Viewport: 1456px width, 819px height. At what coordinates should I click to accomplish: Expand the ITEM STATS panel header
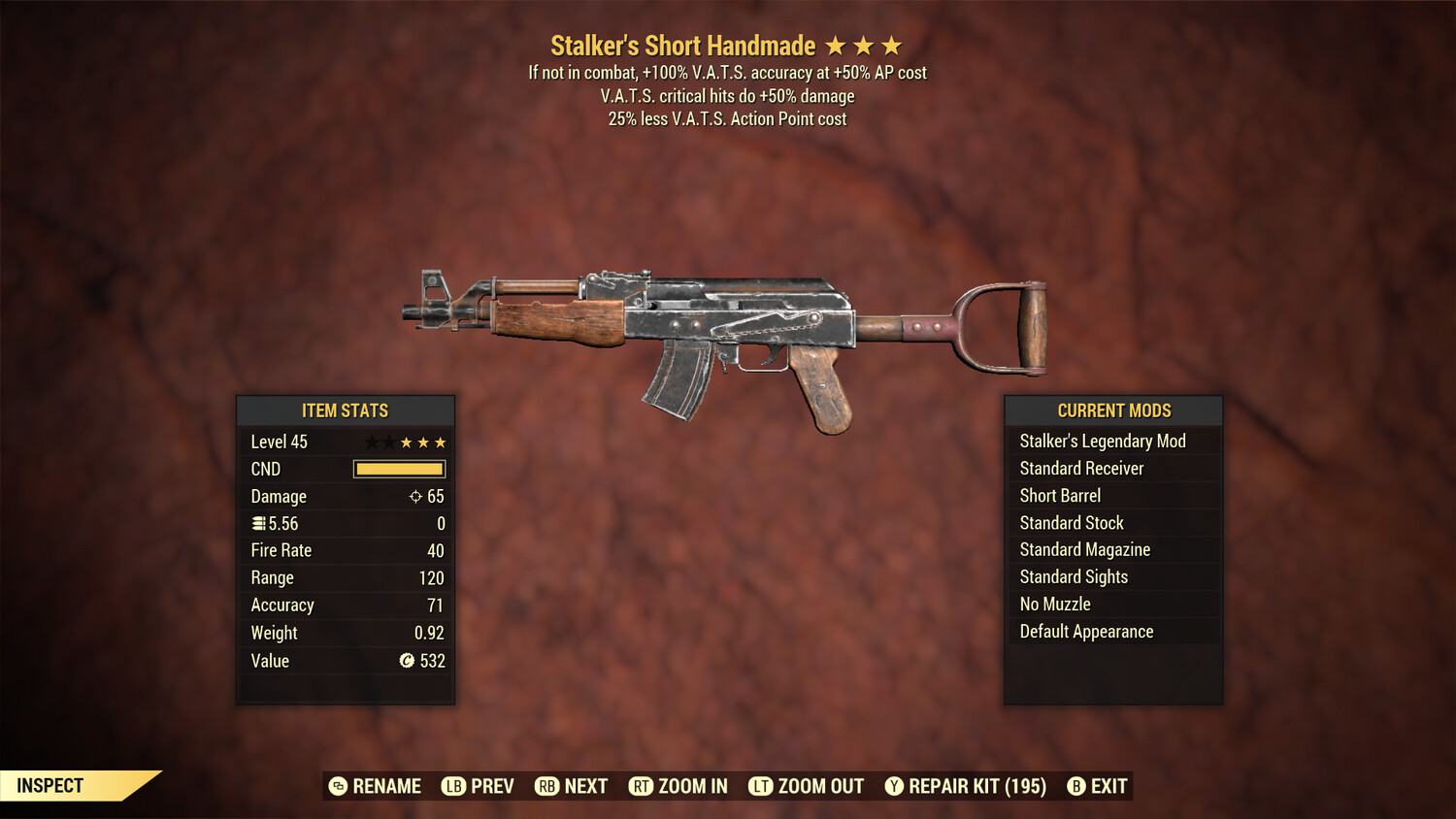[x=346, y=410]
